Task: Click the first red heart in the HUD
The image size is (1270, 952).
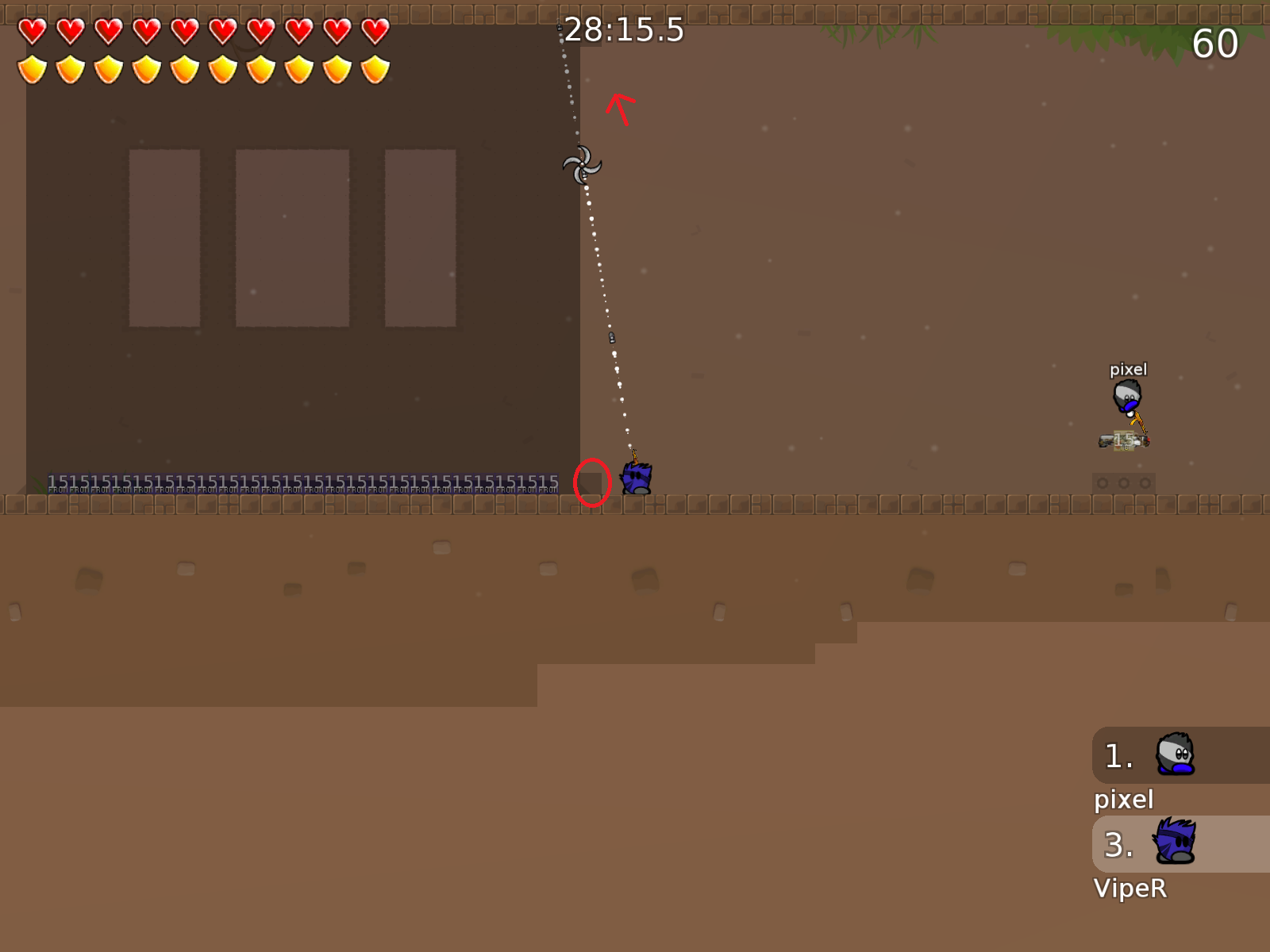Action: [x=32, y=29]
